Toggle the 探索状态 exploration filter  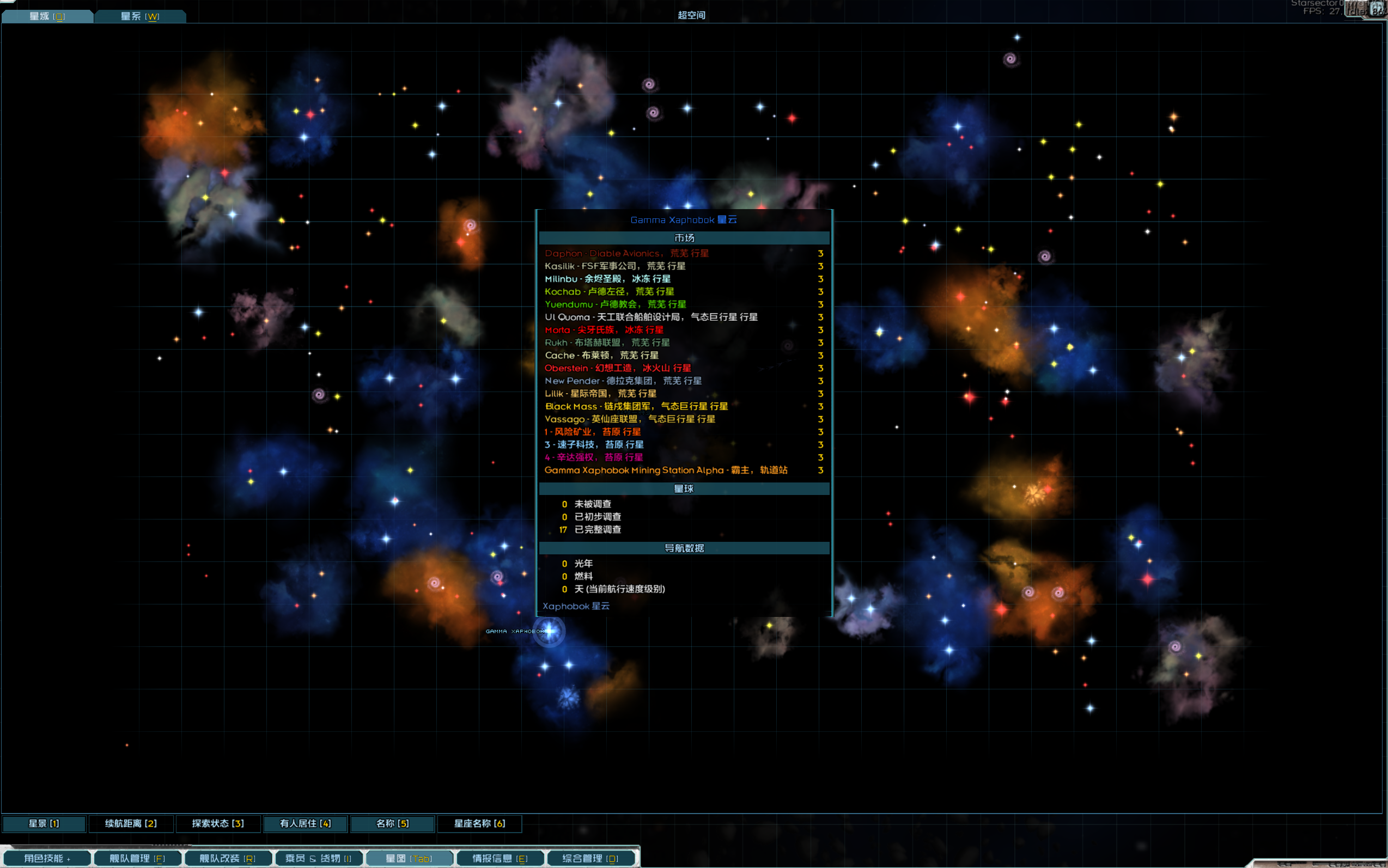218,823
